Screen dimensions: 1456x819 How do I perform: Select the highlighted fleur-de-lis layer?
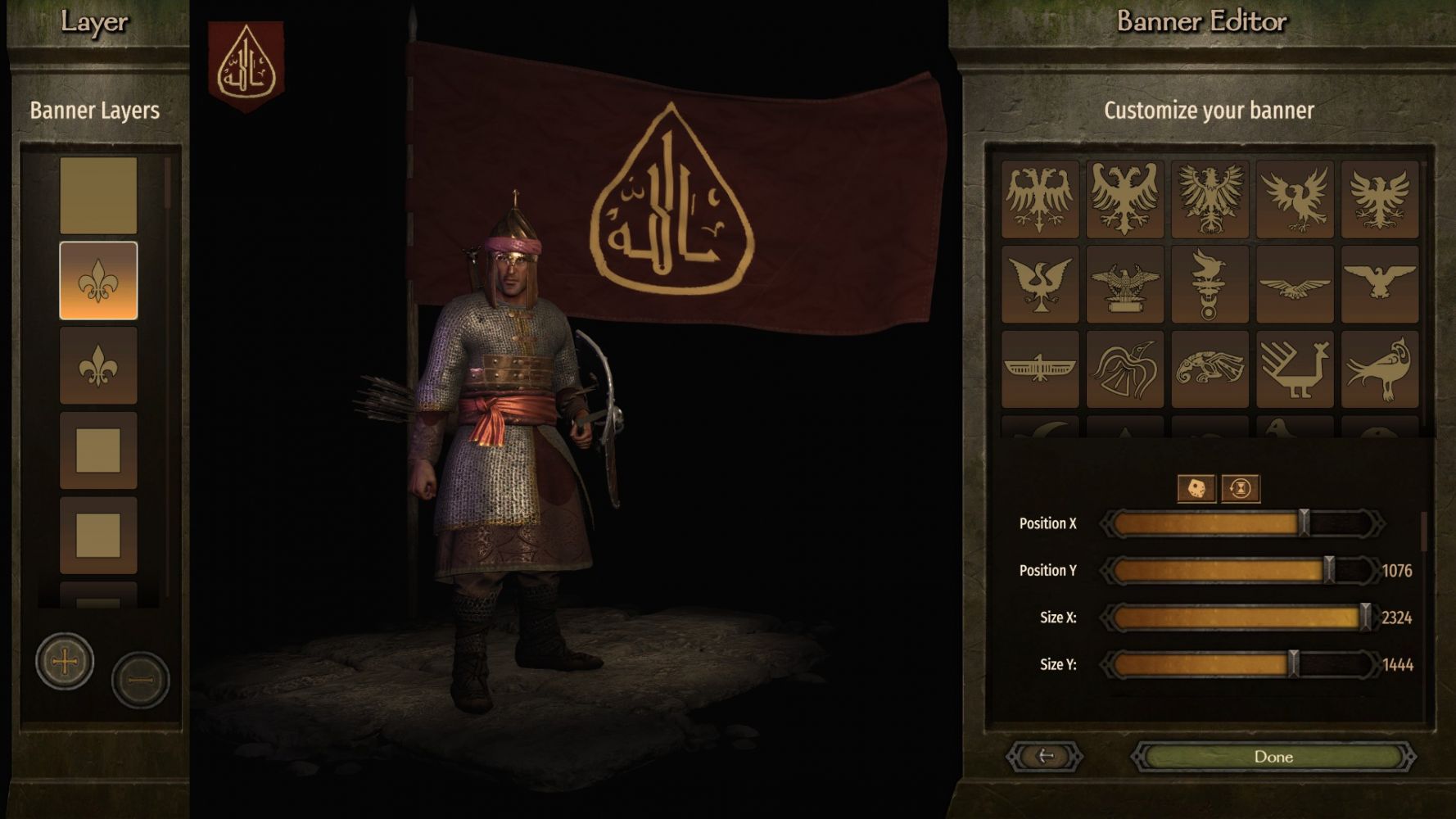click(x=98, y=281)
